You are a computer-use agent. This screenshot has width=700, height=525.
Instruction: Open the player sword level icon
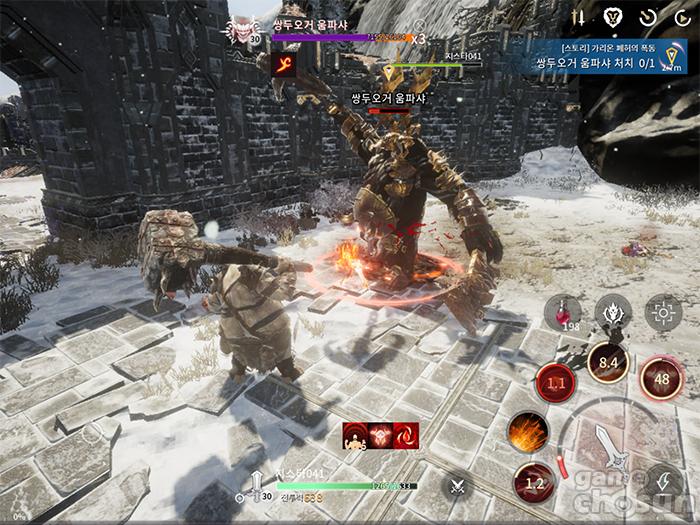(257, 485)
